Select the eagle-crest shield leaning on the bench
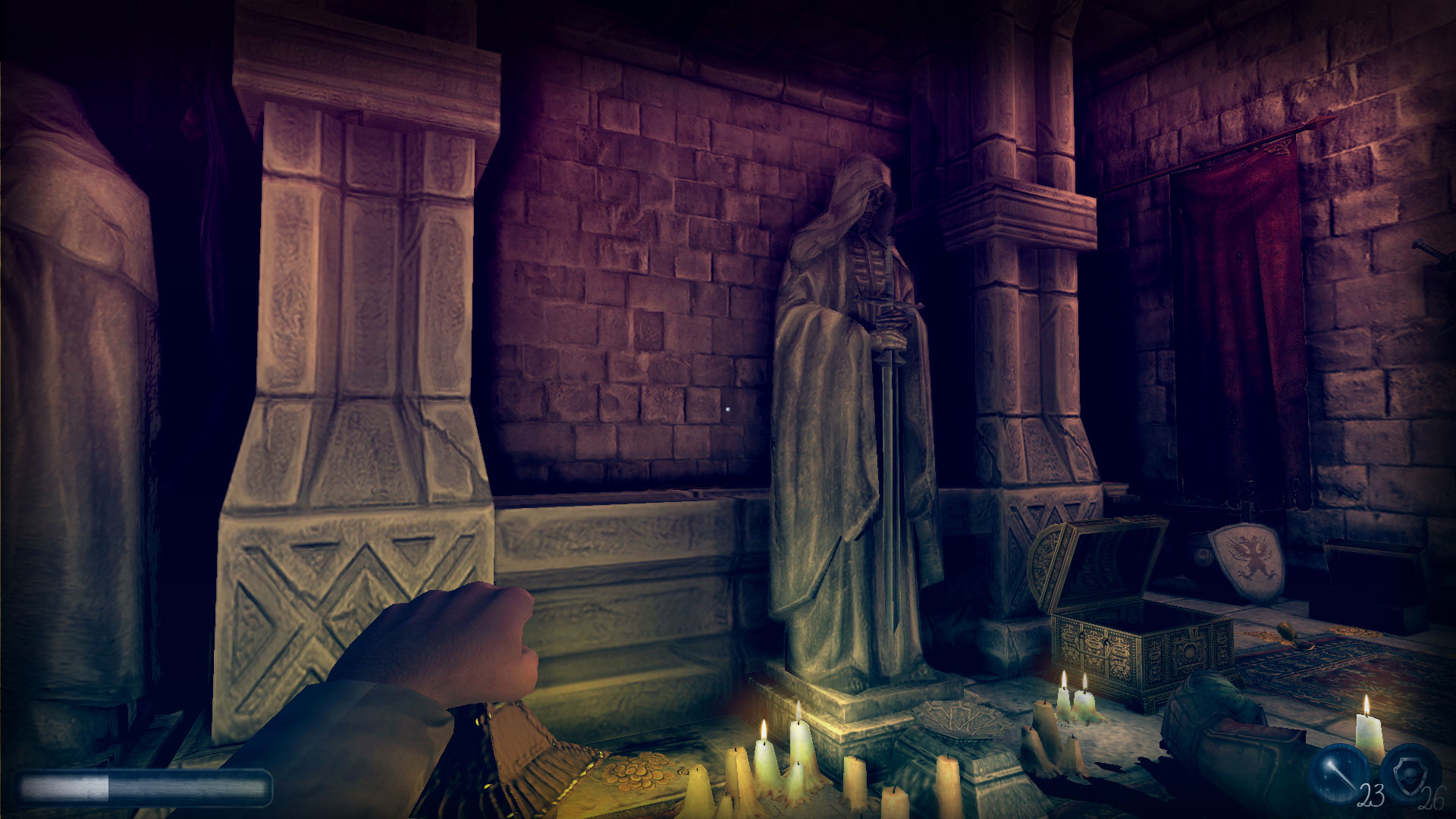Viewport: 1456px width, 819px height. coord(1247,561)
